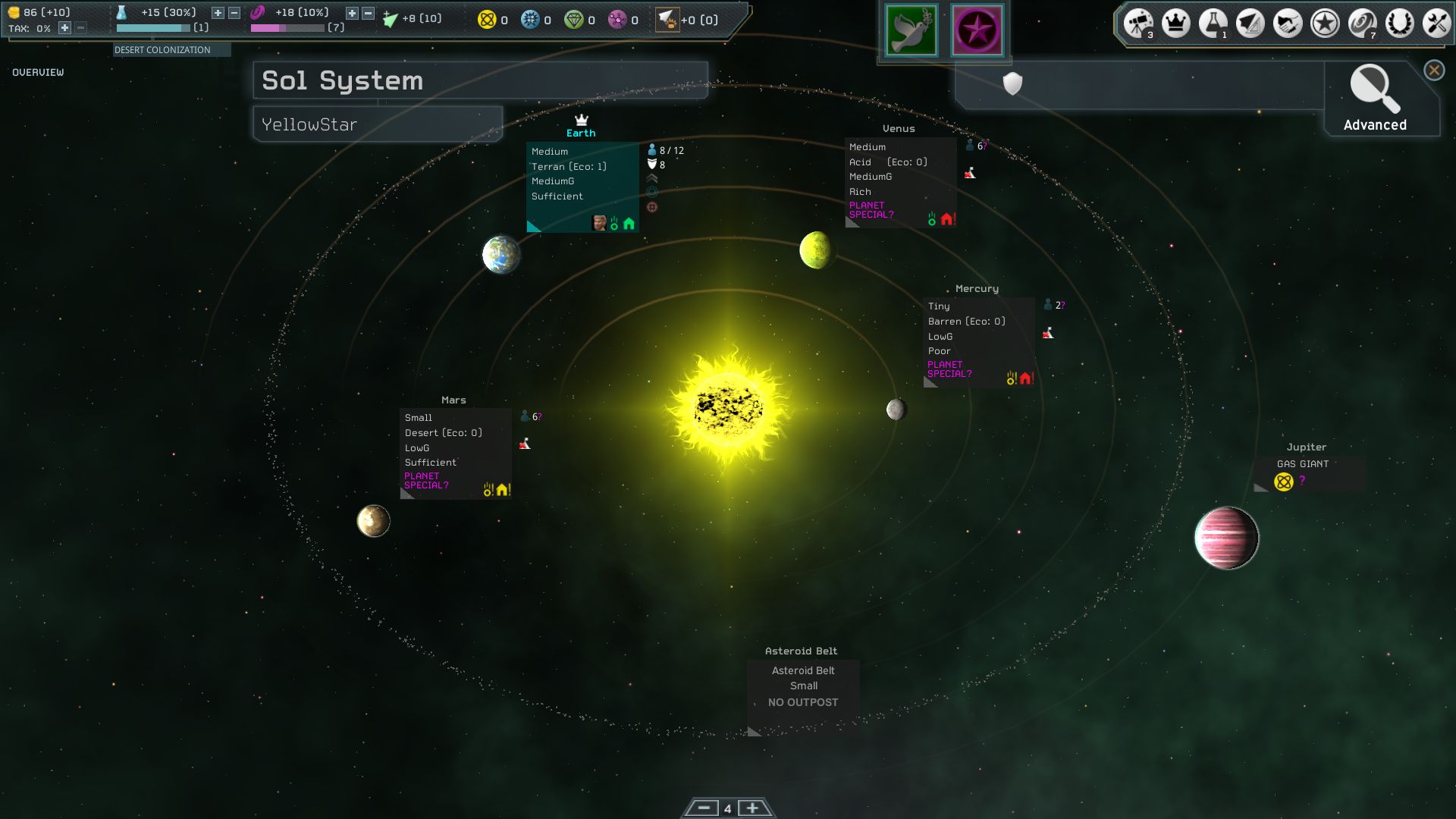Image resolution: width=1456 pixels, height=819 pixels.
Task: Zoom in with the bottom plus button
Action: pos(752,808)
